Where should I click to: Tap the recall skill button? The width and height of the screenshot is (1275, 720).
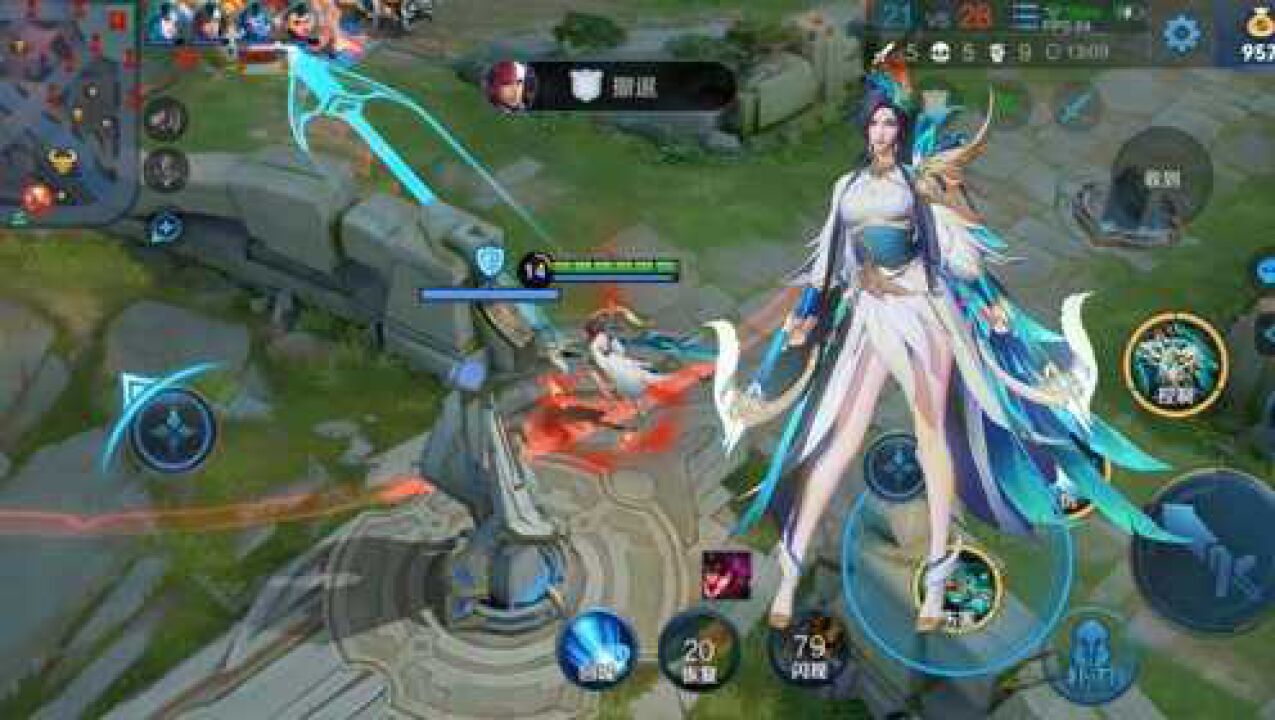click(x=597, y=650)
